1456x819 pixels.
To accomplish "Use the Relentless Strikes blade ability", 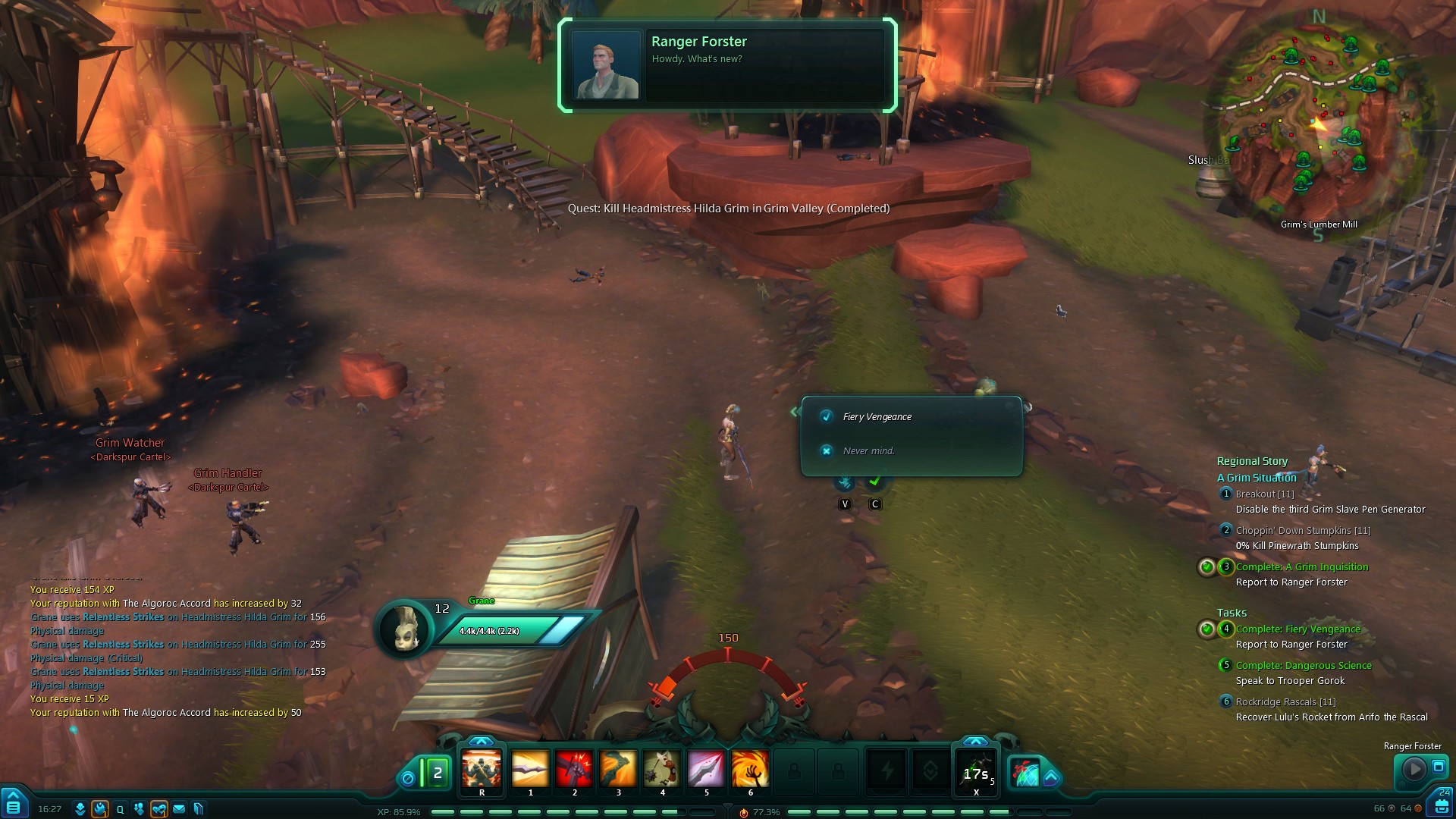I will tap(530, 769).
